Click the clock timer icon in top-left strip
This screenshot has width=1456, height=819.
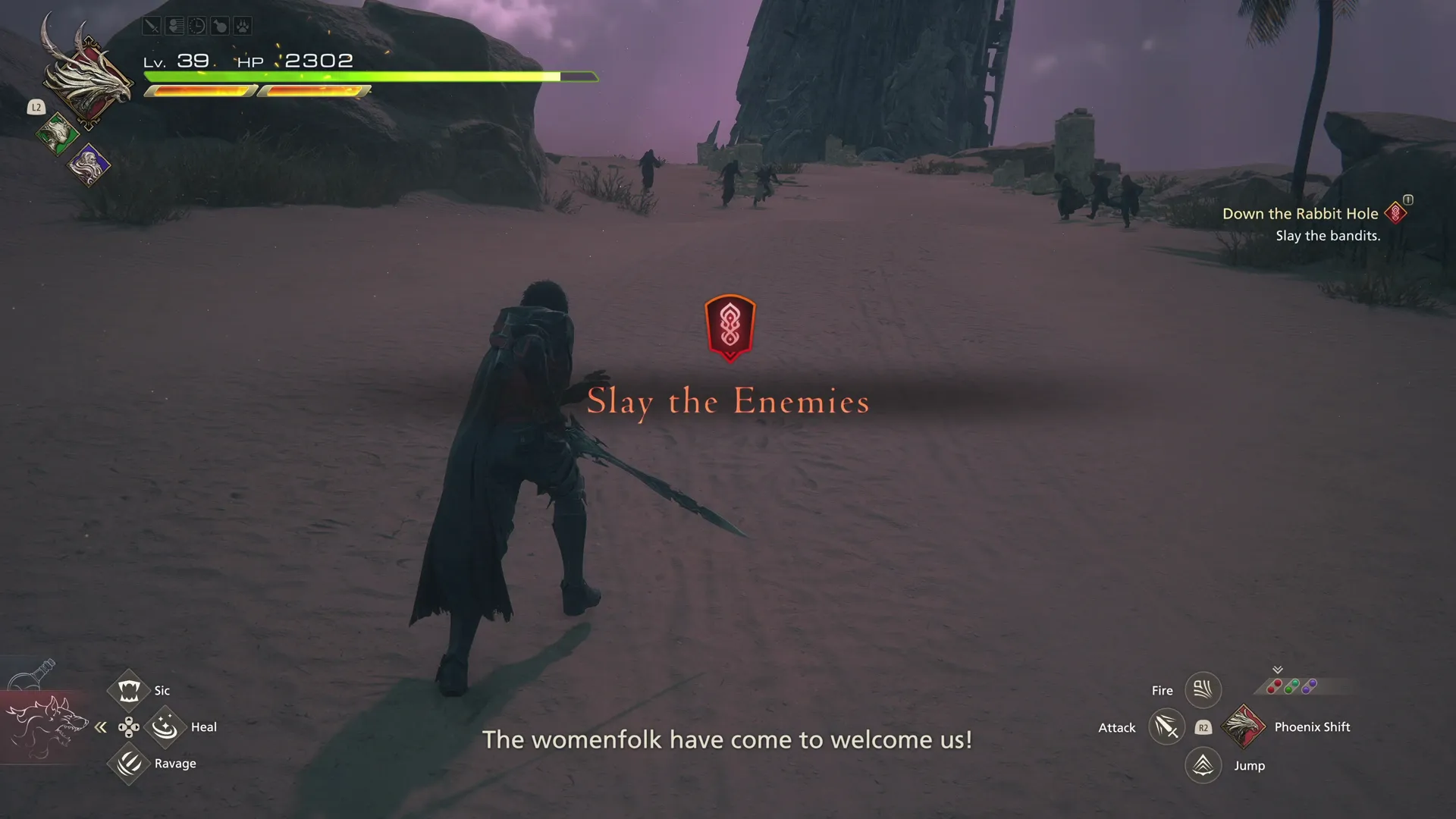click(x=197, y=26)
